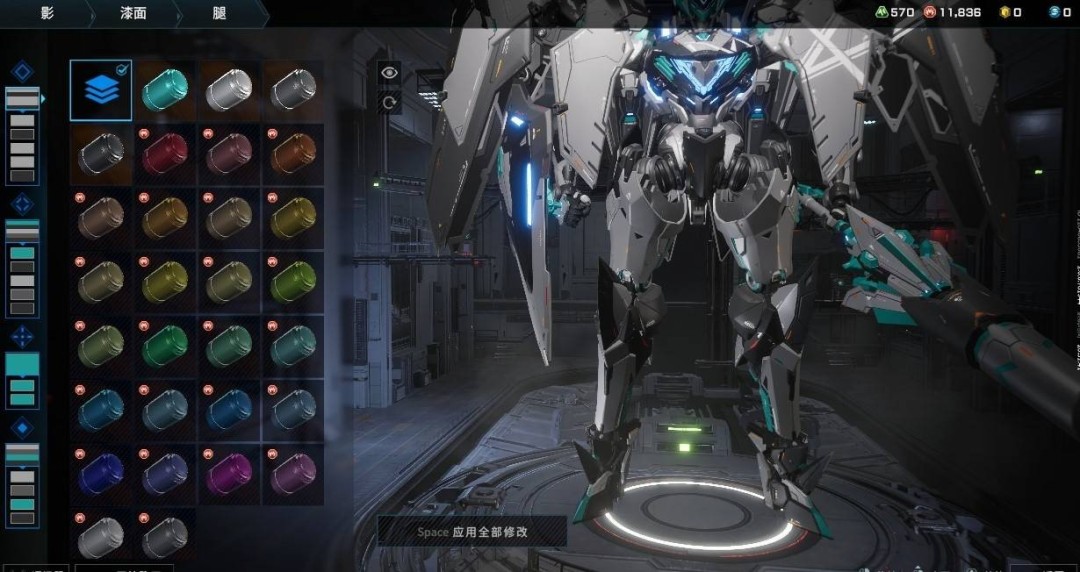Pick the large teal swatch in left panel
Image resolution: width=1080 pixels, height=572 pixels.
pyautogui.click(x=22, y=364)
